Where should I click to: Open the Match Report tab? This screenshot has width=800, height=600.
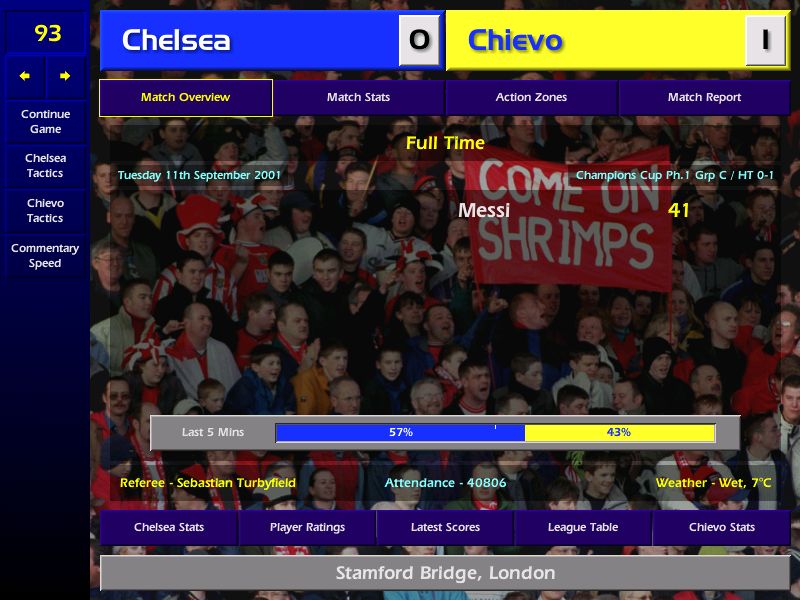click(x=704, y=98)
